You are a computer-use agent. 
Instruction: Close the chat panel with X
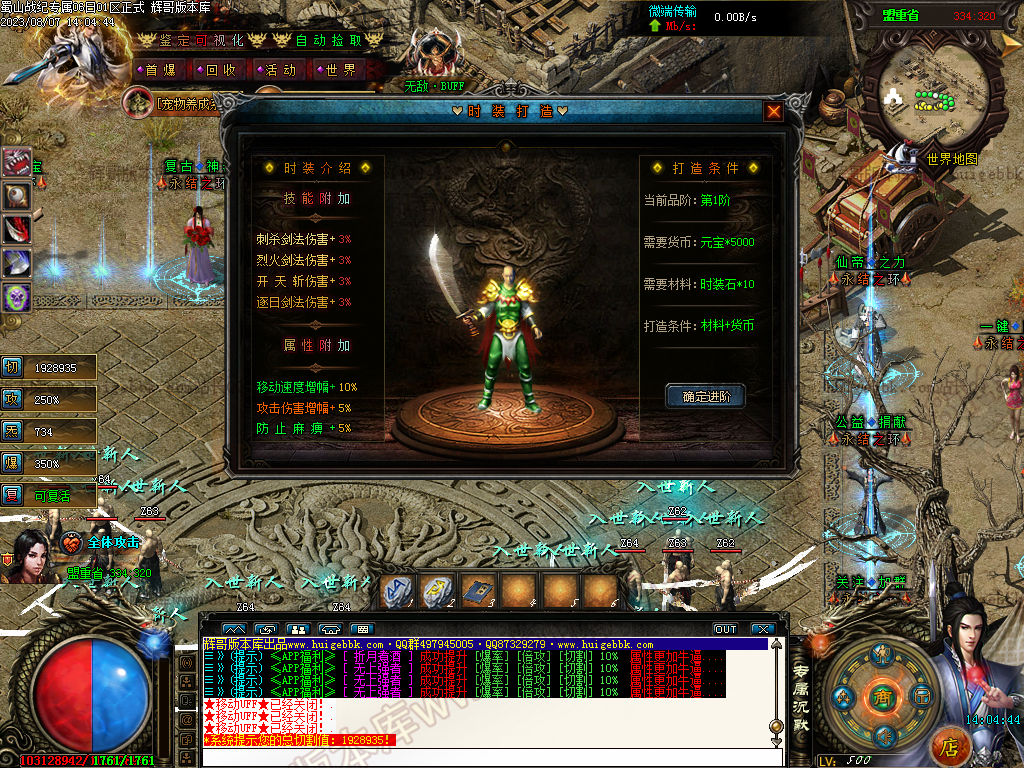(763, 629)
